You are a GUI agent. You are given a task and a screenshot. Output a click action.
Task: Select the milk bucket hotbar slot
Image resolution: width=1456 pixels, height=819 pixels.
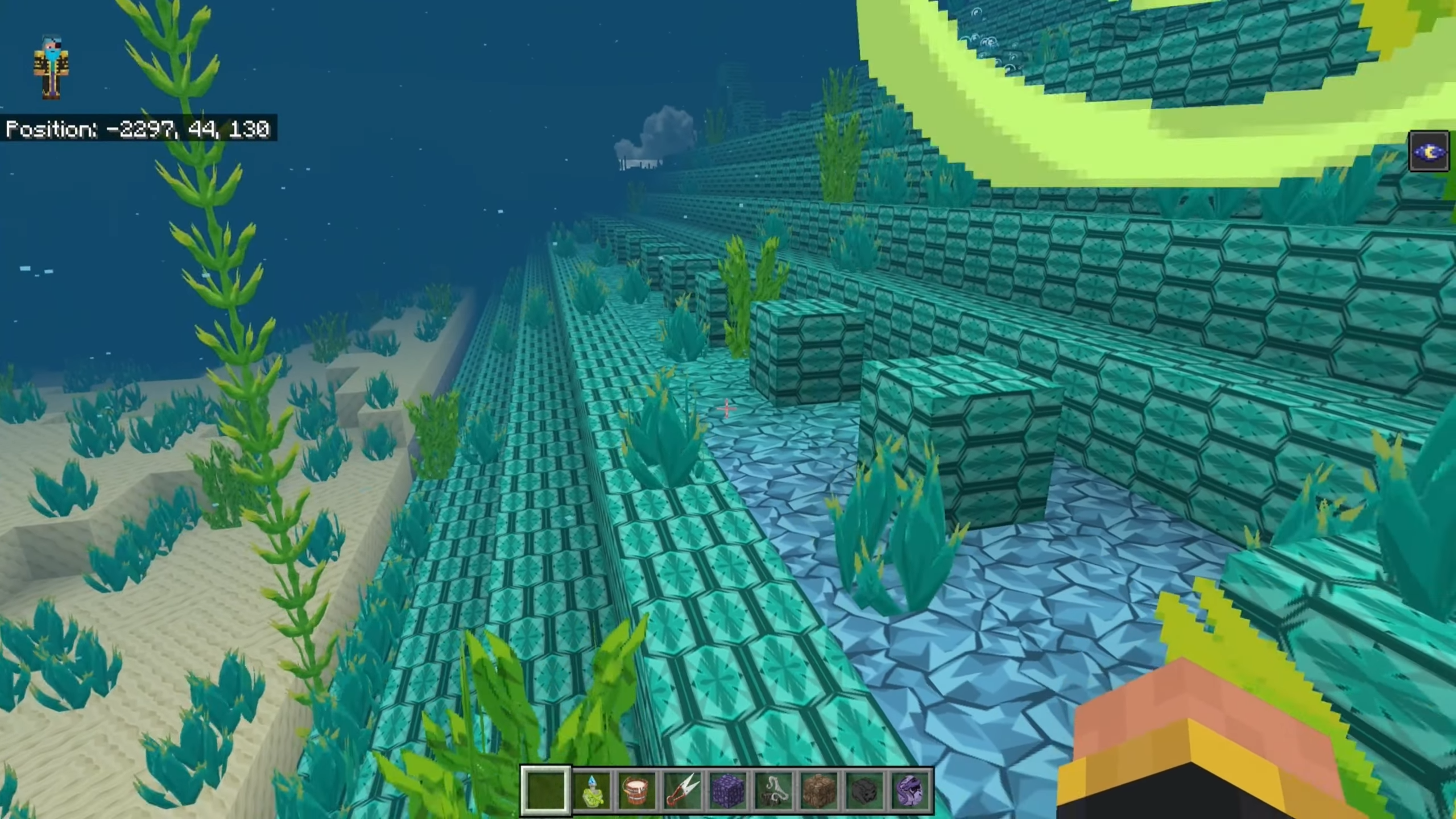tap(636, 791)
